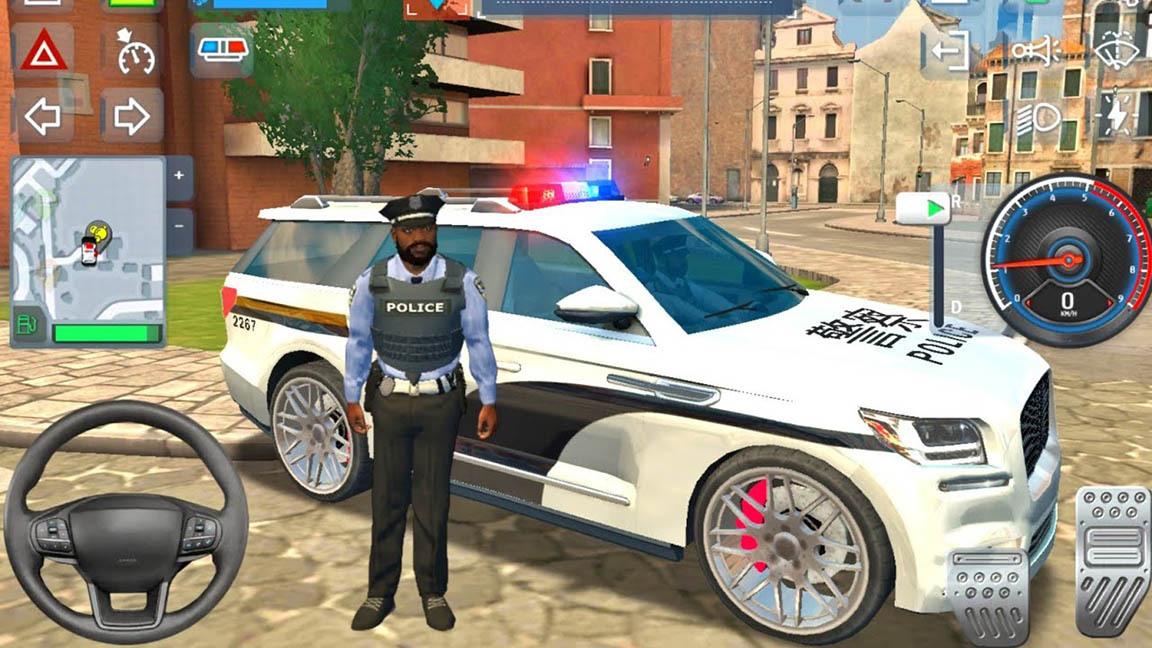This screenshot has height=648, width=1152.
Task: Tap the brake pedal
Action: [986, 594]
